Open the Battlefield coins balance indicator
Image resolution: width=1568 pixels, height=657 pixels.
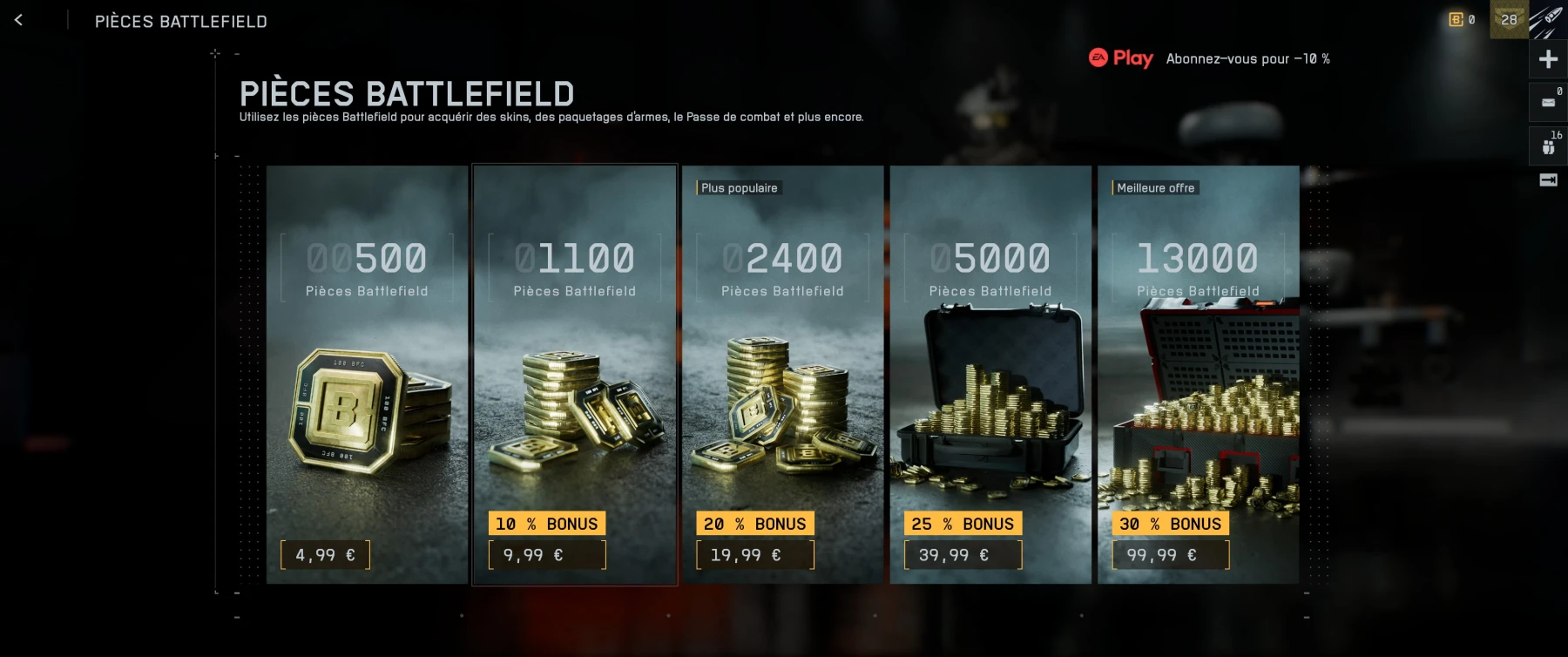point(1458,17)
